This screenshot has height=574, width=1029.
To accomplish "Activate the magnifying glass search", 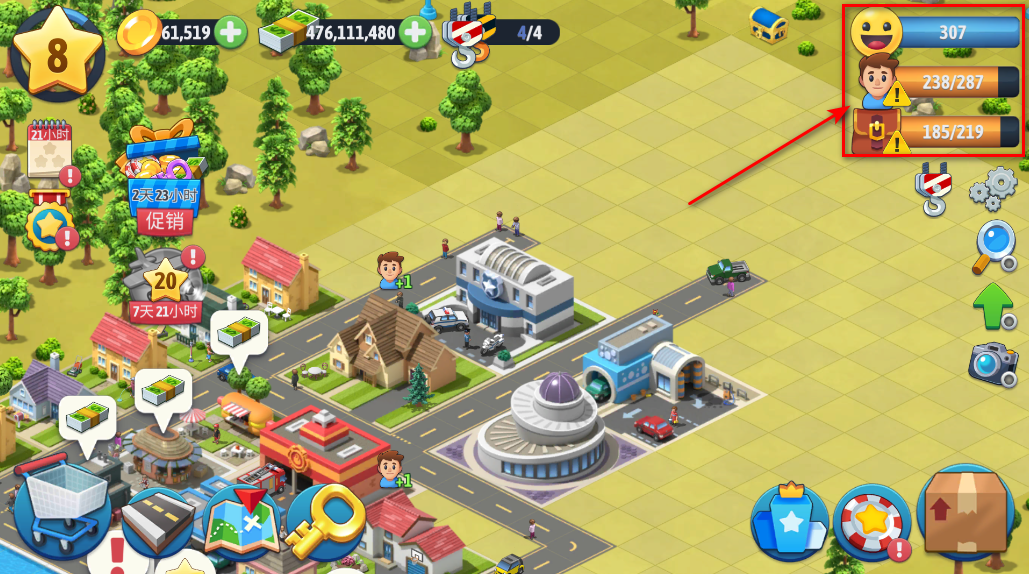I will (993, 247).
